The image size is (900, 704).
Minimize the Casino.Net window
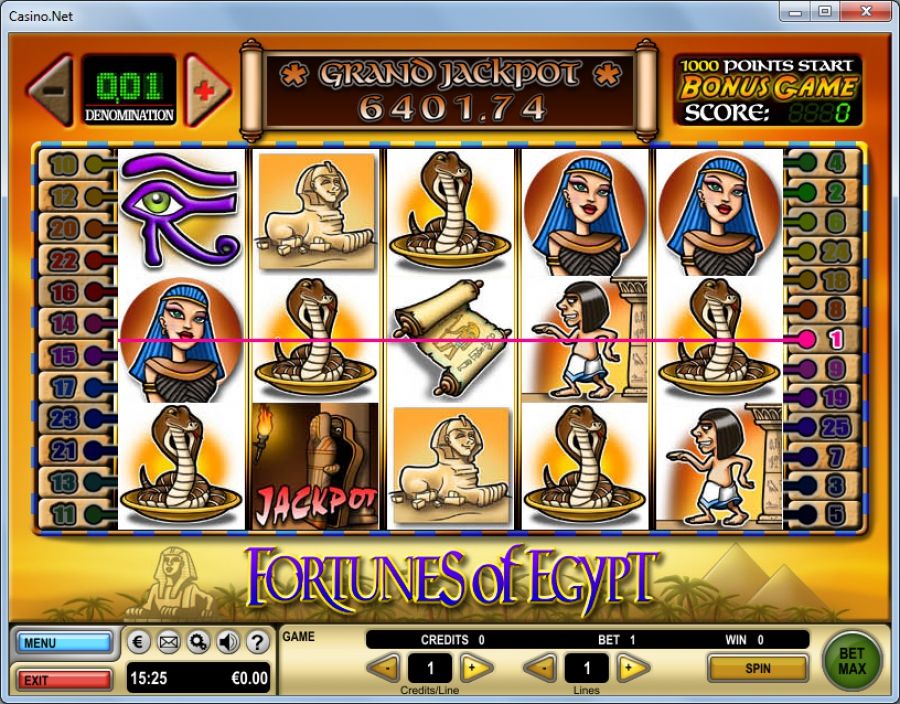(x=798, y=13)
